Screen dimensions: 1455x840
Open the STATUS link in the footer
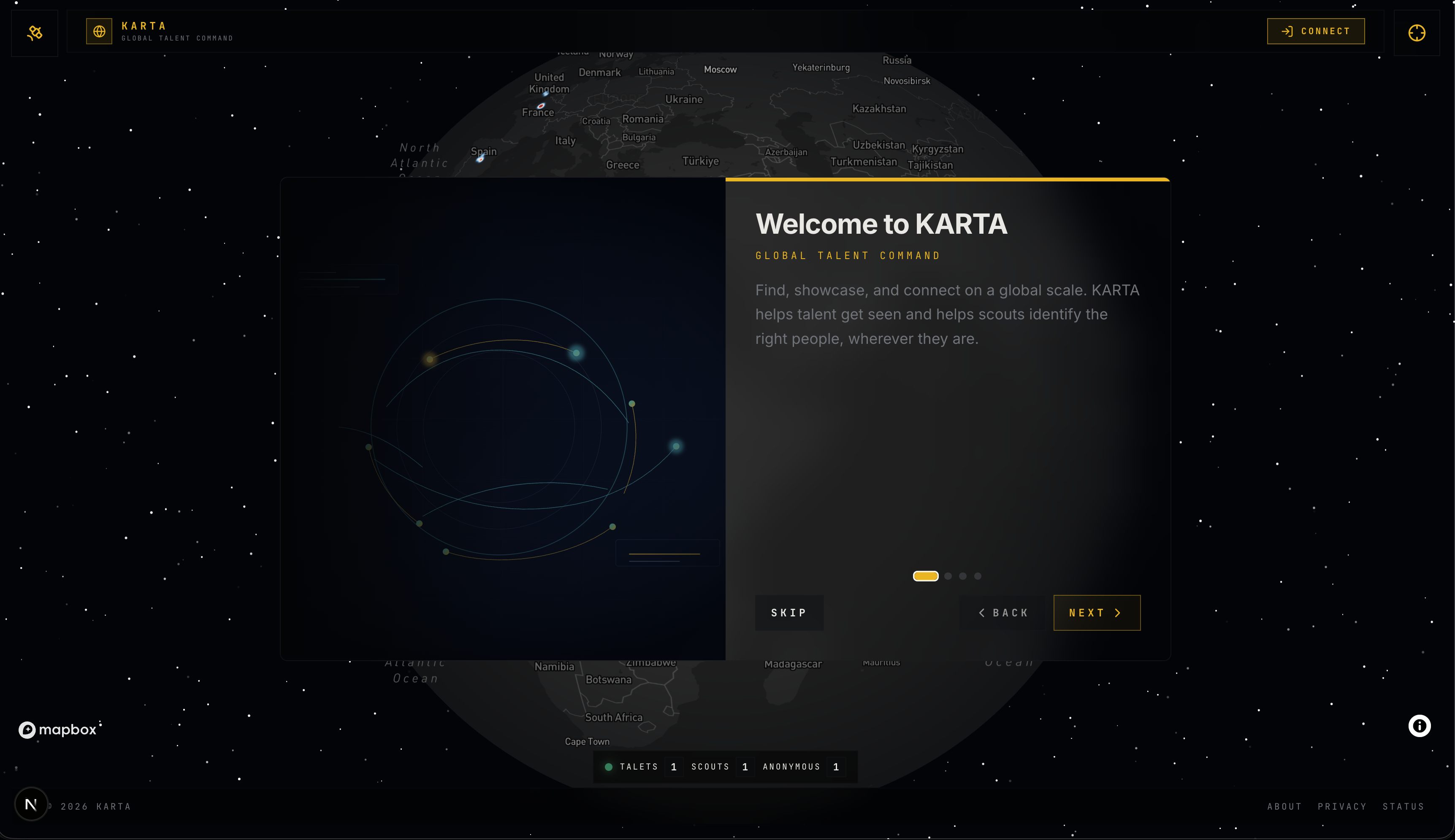pyautogui.click(x=1404, y=806)
